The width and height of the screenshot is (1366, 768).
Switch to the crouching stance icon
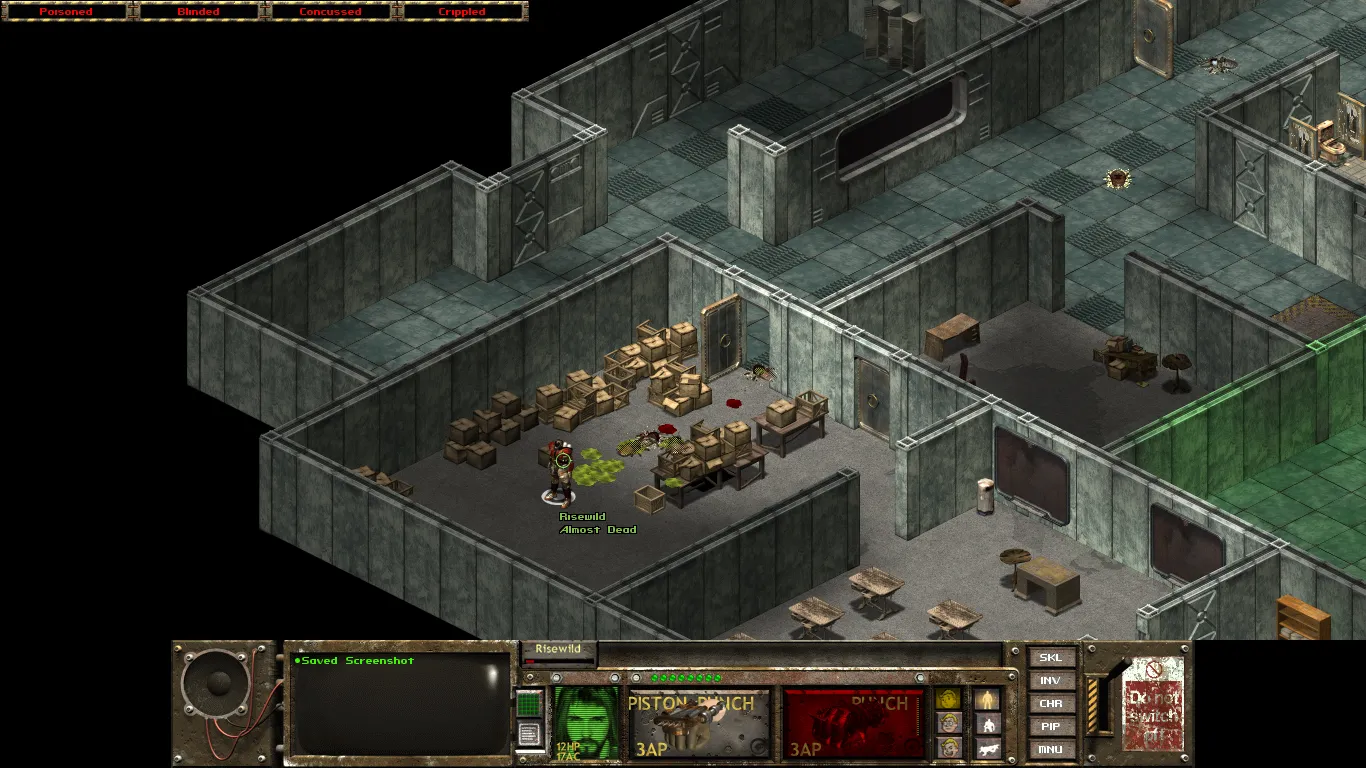[x=987, y=724]
